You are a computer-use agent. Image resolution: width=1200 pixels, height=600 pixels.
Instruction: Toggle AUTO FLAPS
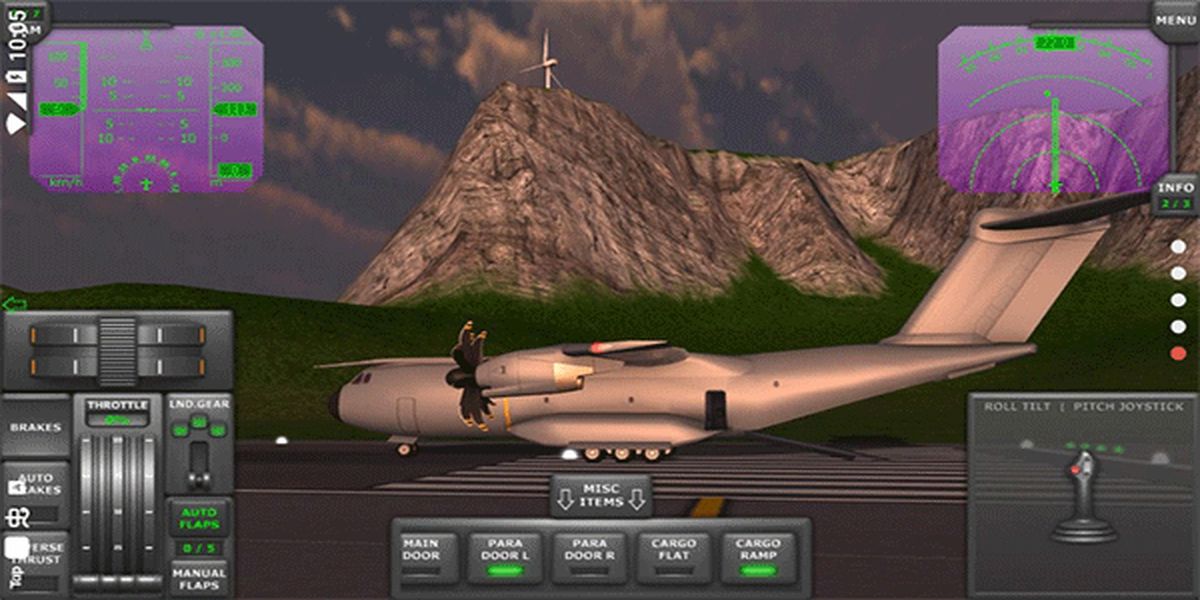(x=199, y=518)
